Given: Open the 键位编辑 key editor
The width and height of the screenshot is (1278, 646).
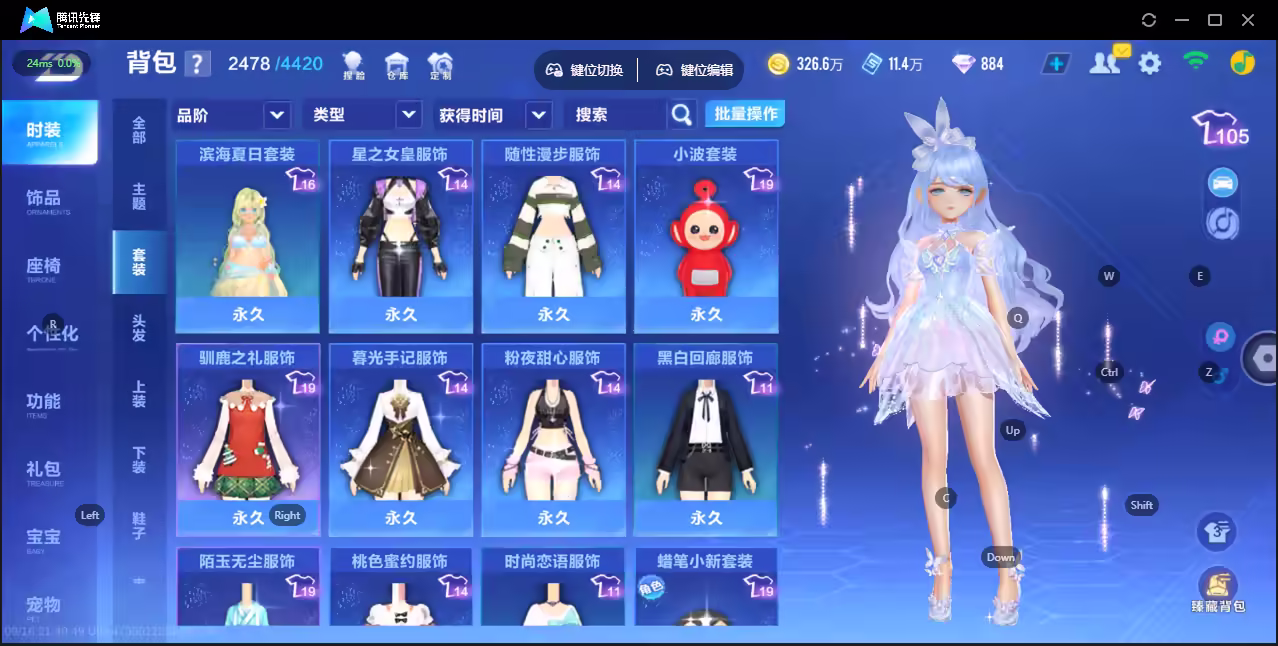Looking at the screenshot, I should click(x=695, y=70).
